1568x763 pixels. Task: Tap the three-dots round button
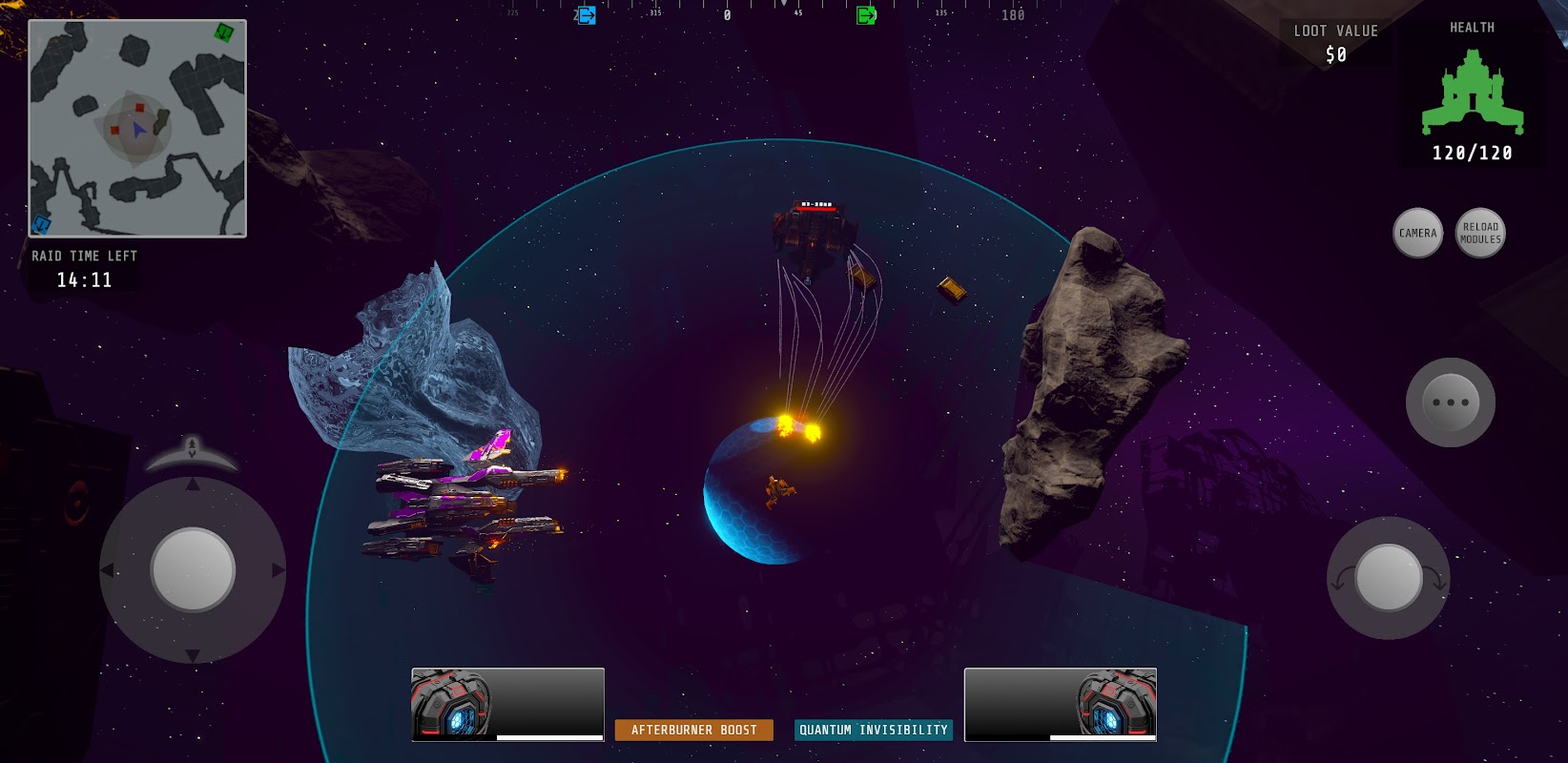tap(1451, 402)
